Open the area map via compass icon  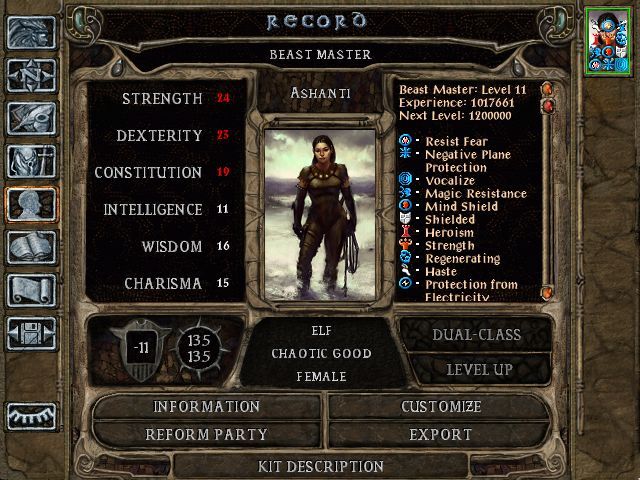(30, 75)
